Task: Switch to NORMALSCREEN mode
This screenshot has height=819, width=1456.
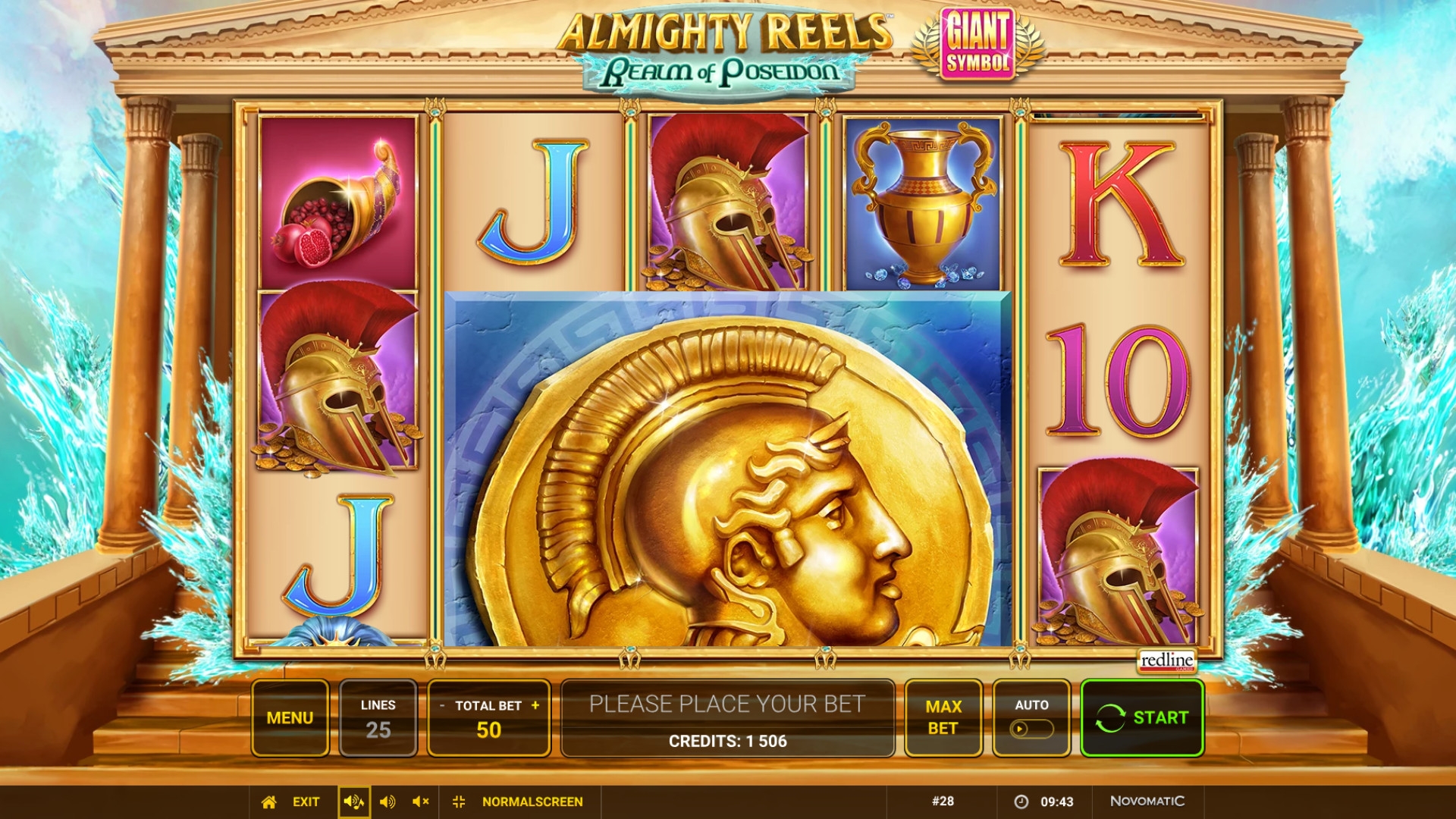Action: [532, 802]
